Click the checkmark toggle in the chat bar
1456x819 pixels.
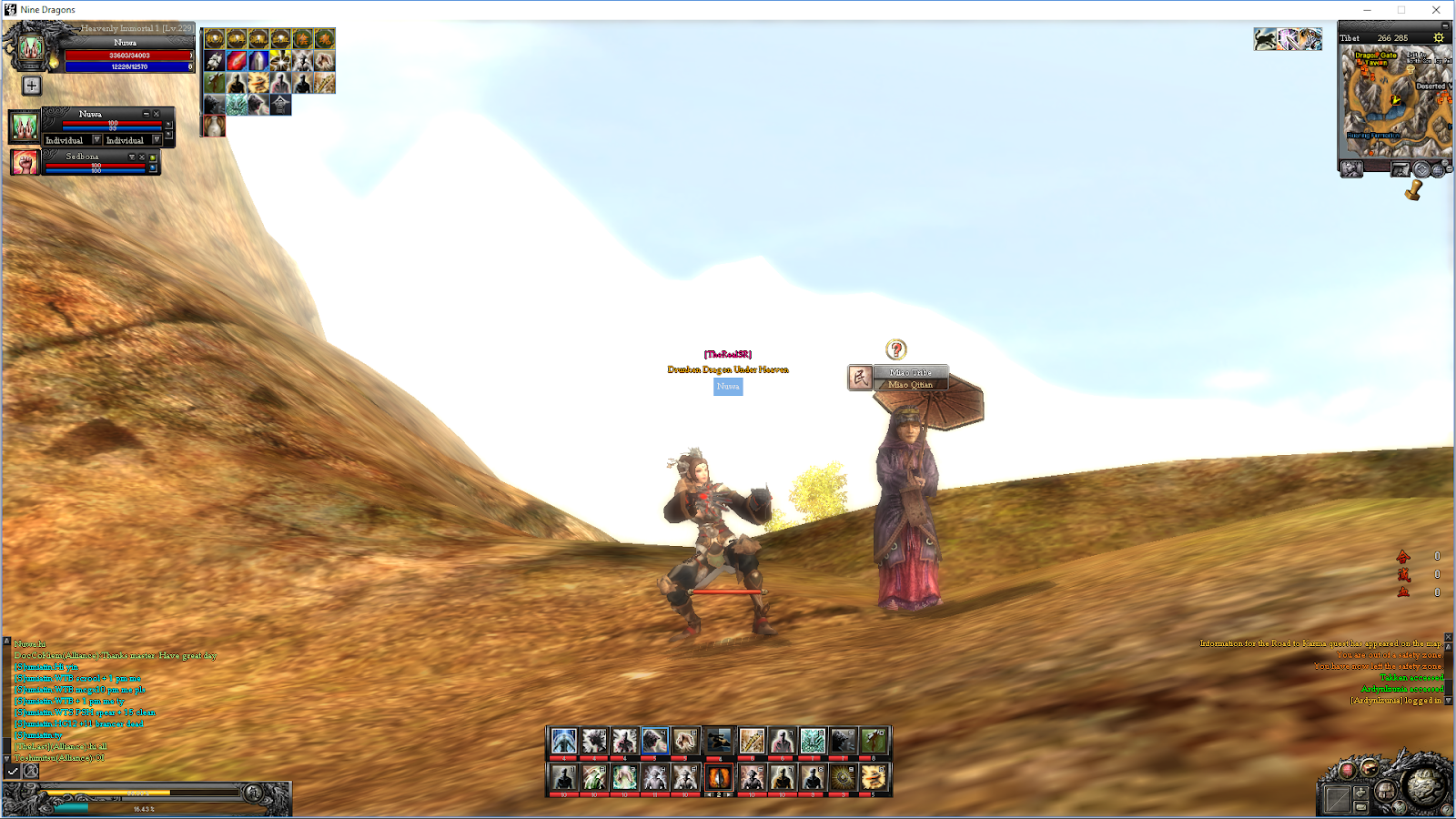[13, 771]
